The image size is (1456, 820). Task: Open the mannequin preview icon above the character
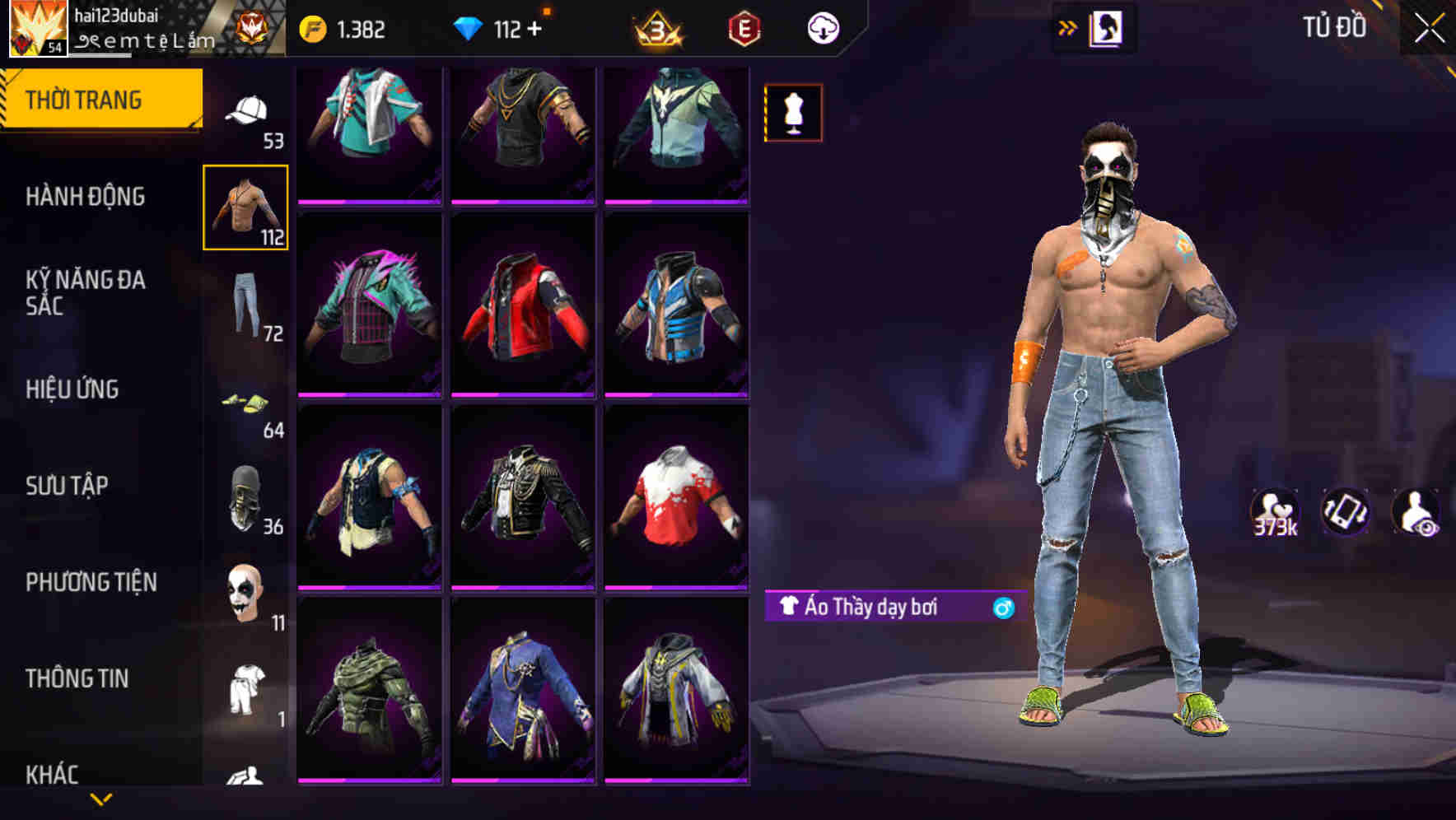click(x=793, y=112)
